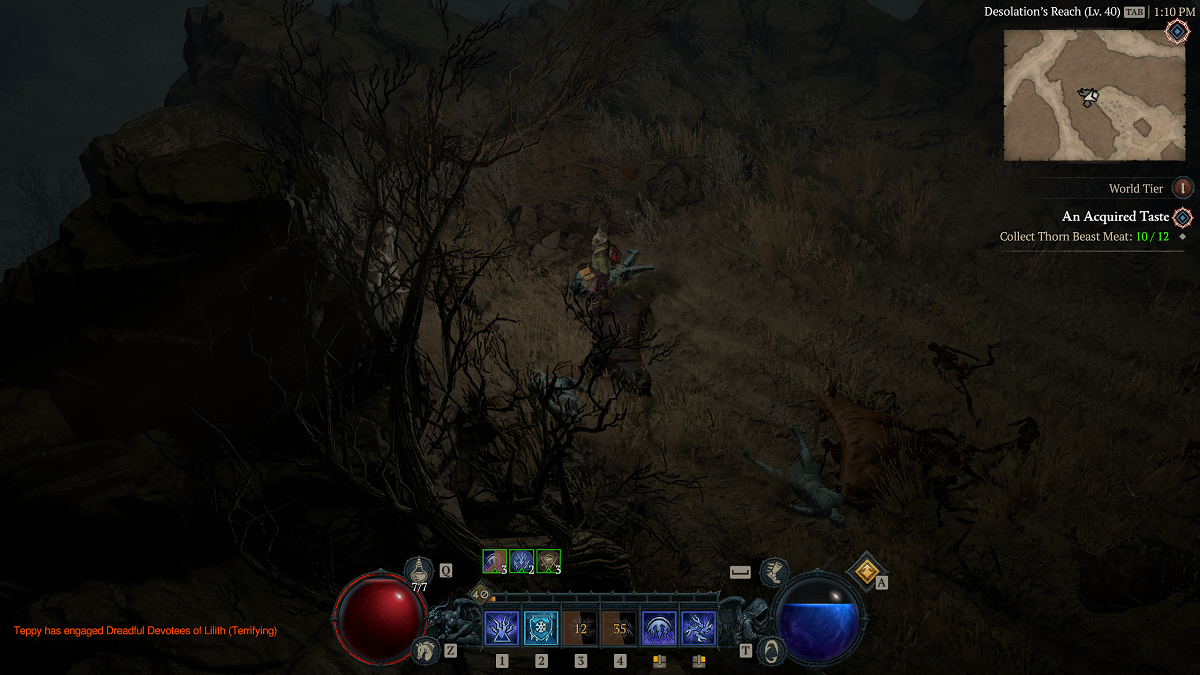Summon the mount with the horse icon
This screenshot has width=1200, height=675.
click(x=425, y=650)
